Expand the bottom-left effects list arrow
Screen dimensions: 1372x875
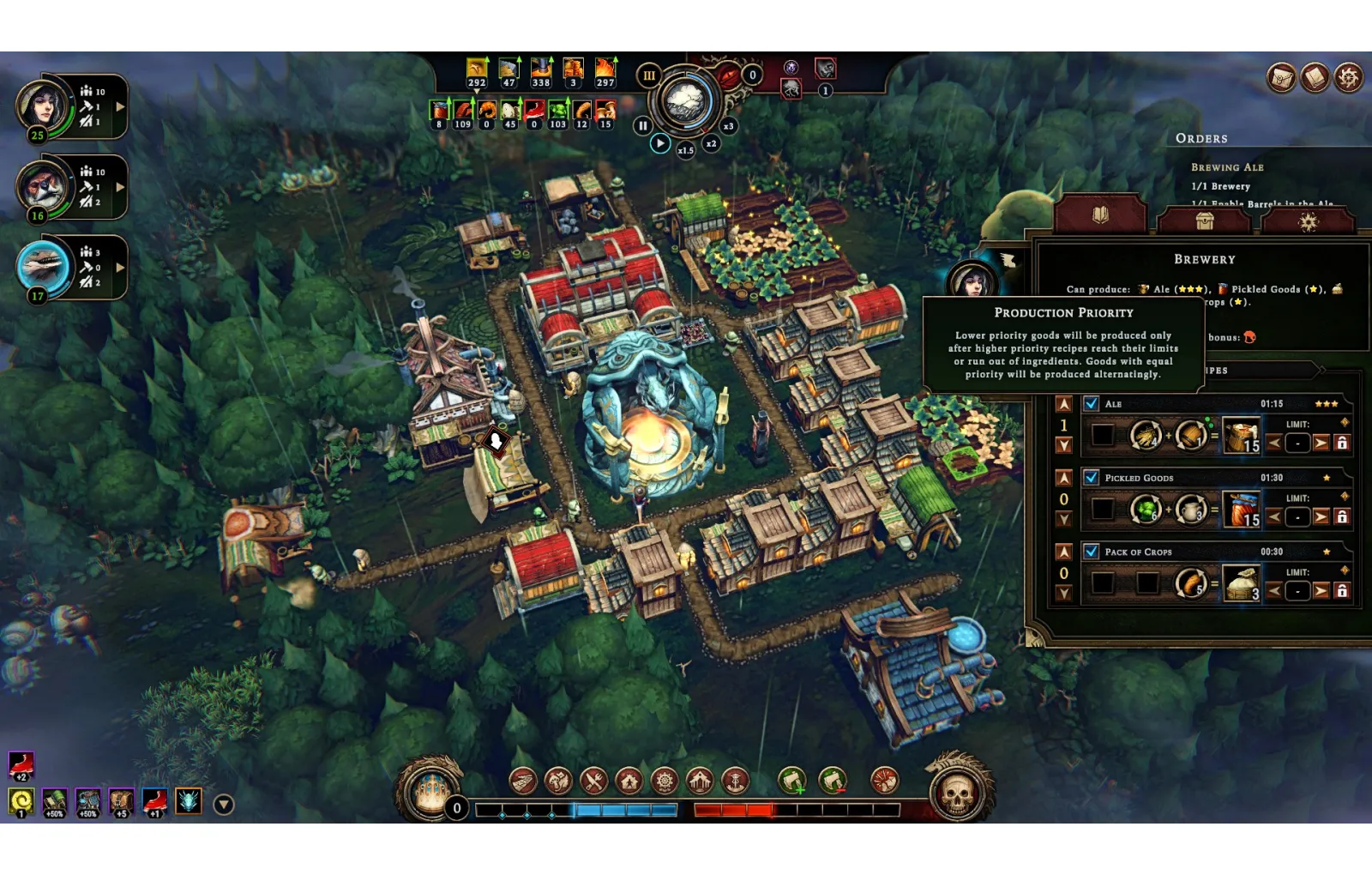click(224, 804)
